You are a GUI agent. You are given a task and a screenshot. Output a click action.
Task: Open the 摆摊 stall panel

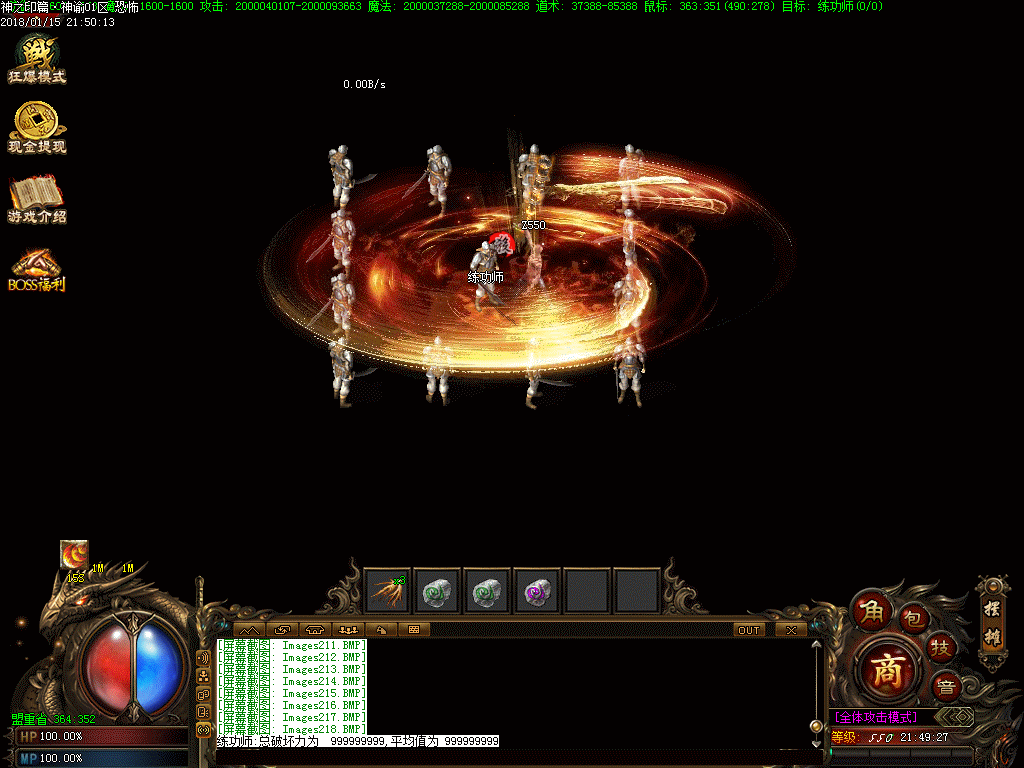click(991, 622)
